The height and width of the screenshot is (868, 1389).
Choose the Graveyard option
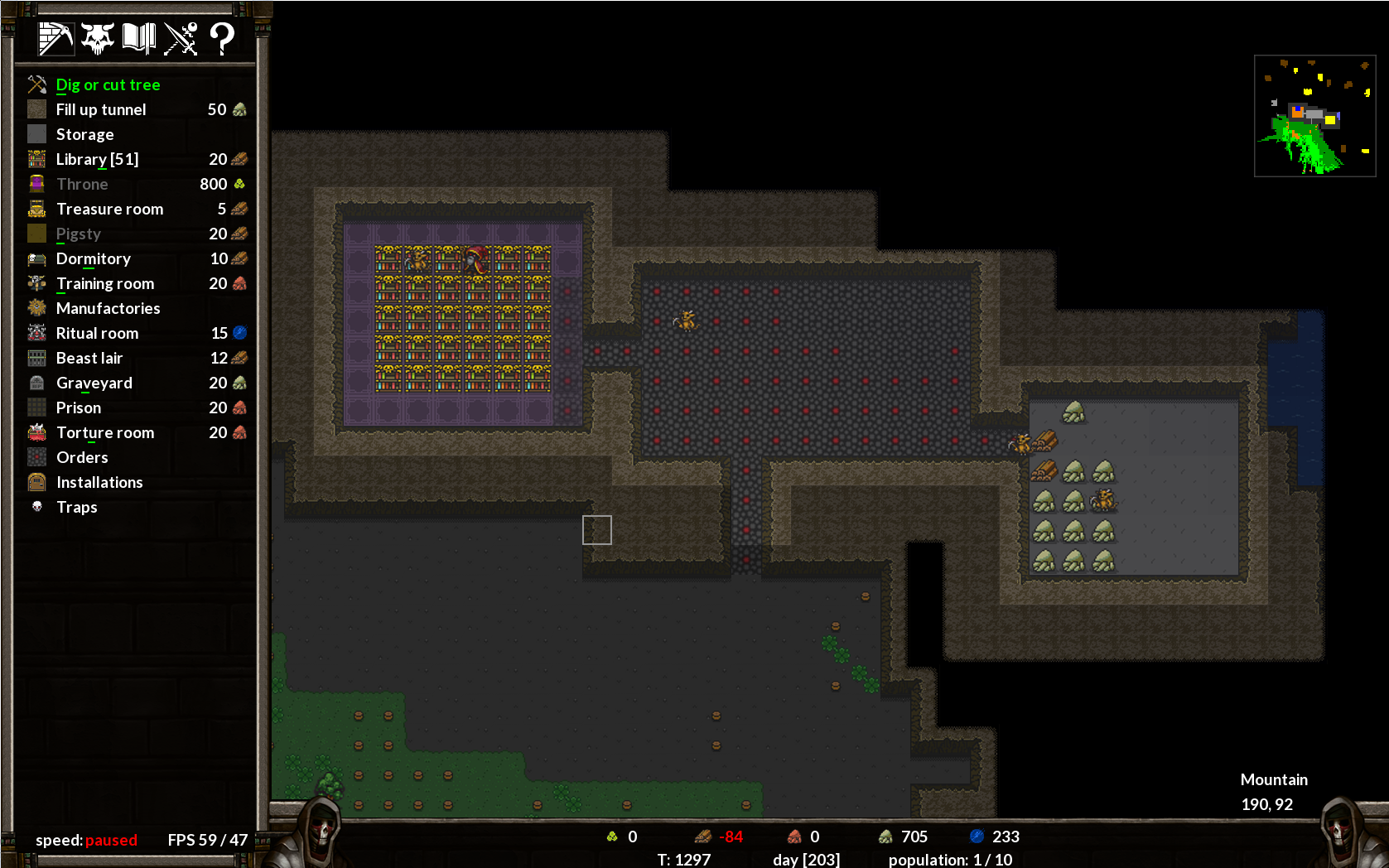94,383
